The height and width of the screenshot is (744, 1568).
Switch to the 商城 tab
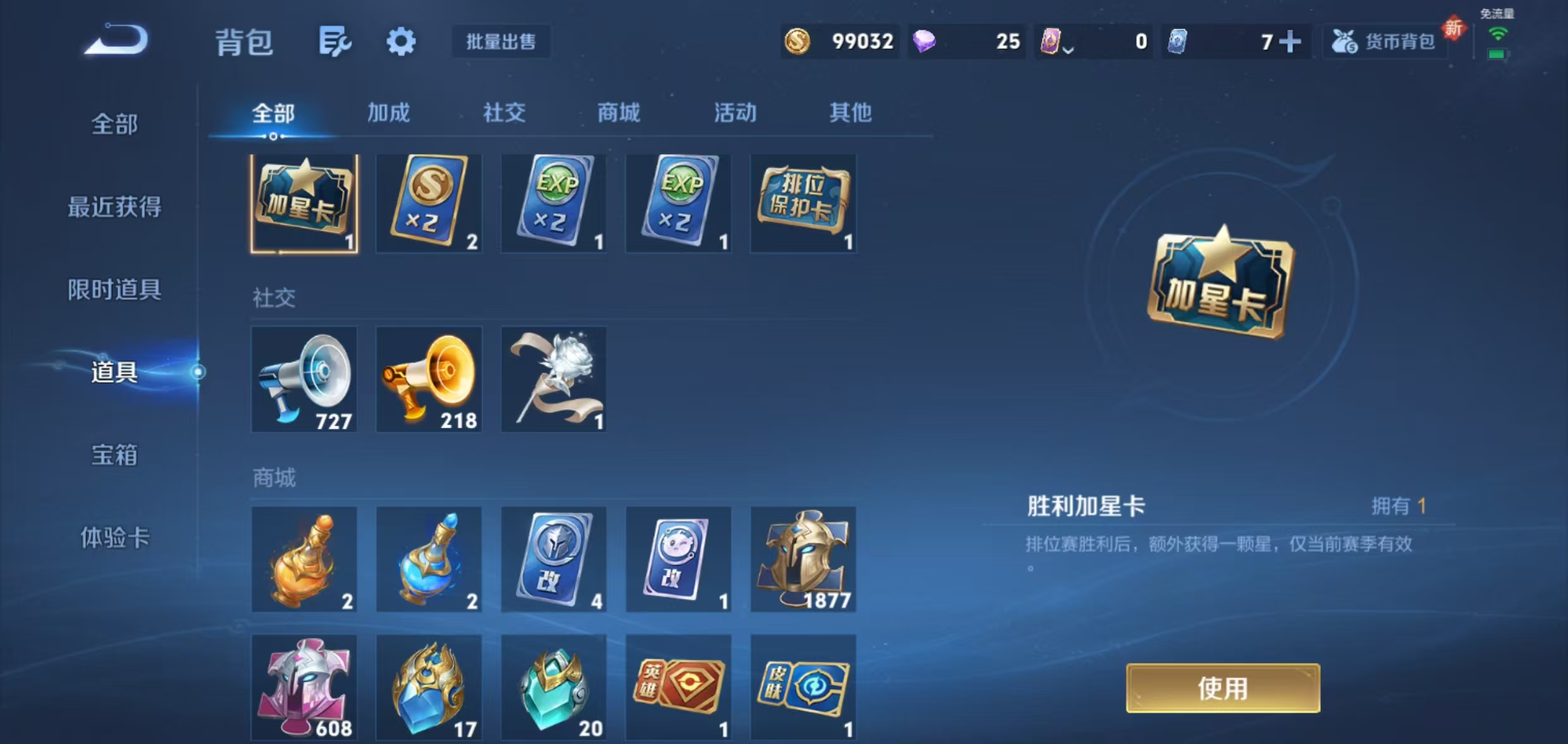click(618, 113)
